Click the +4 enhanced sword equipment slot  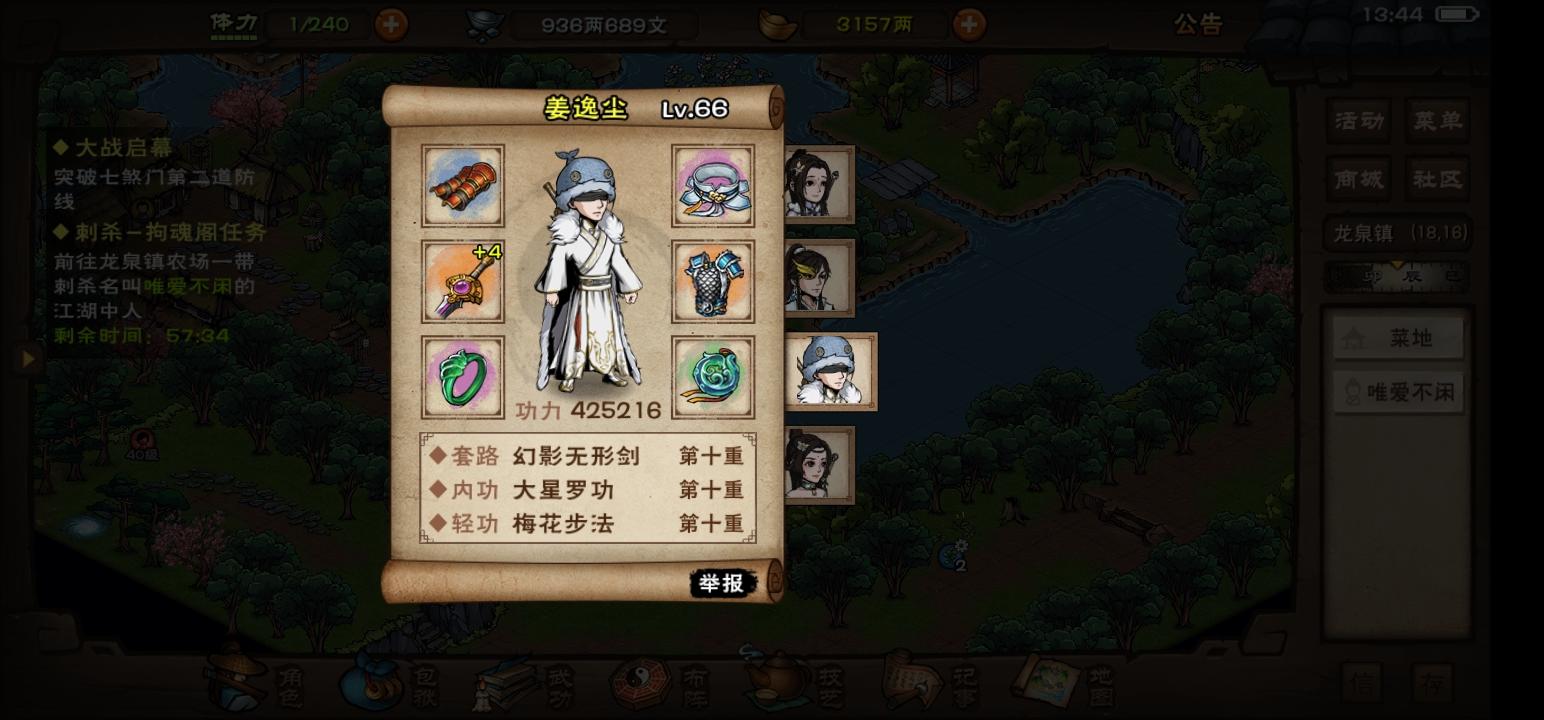pyautogui.click(x=462, y=284)
